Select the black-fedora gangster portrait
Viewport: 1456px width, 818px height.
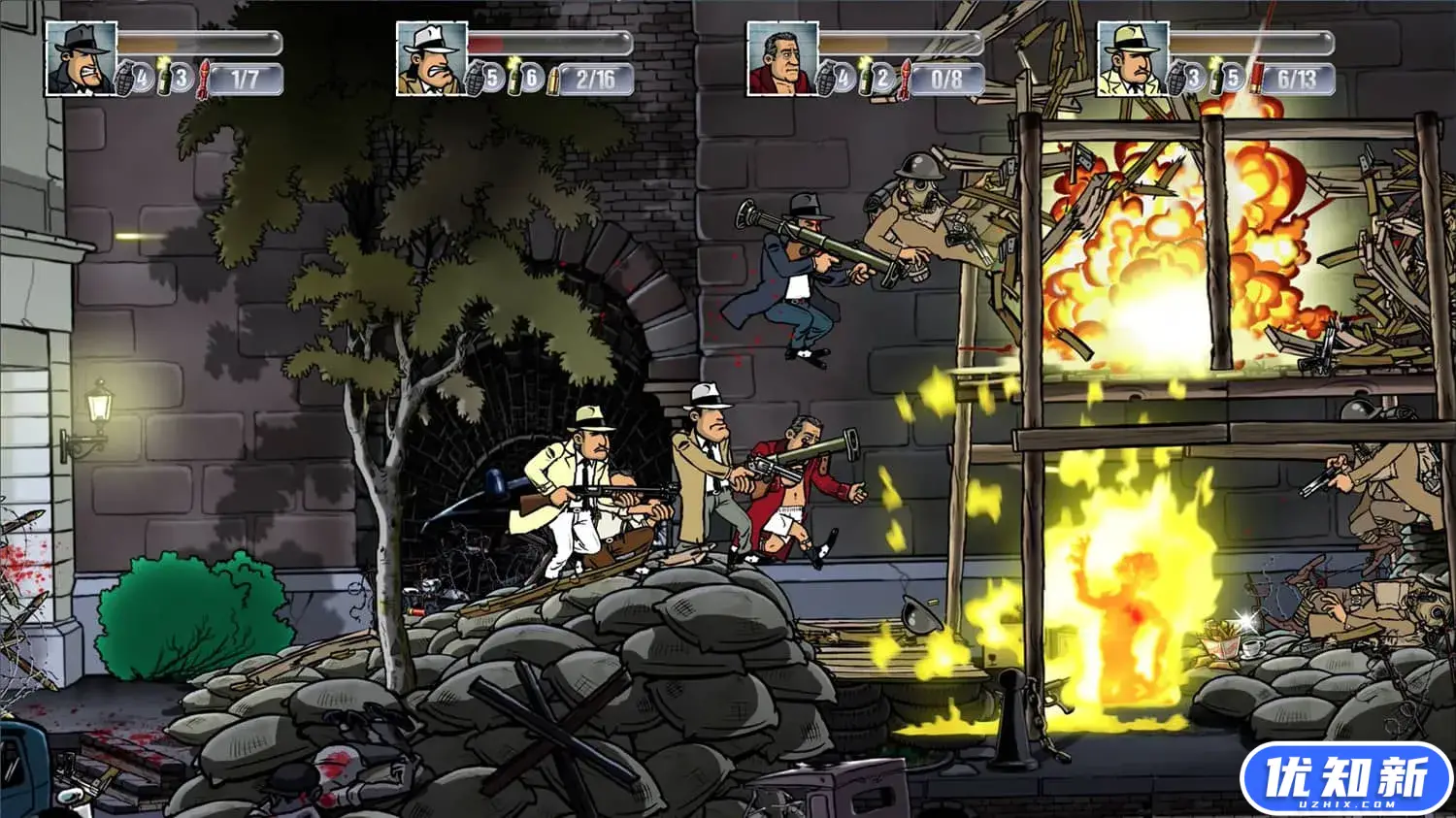[82, 59]
